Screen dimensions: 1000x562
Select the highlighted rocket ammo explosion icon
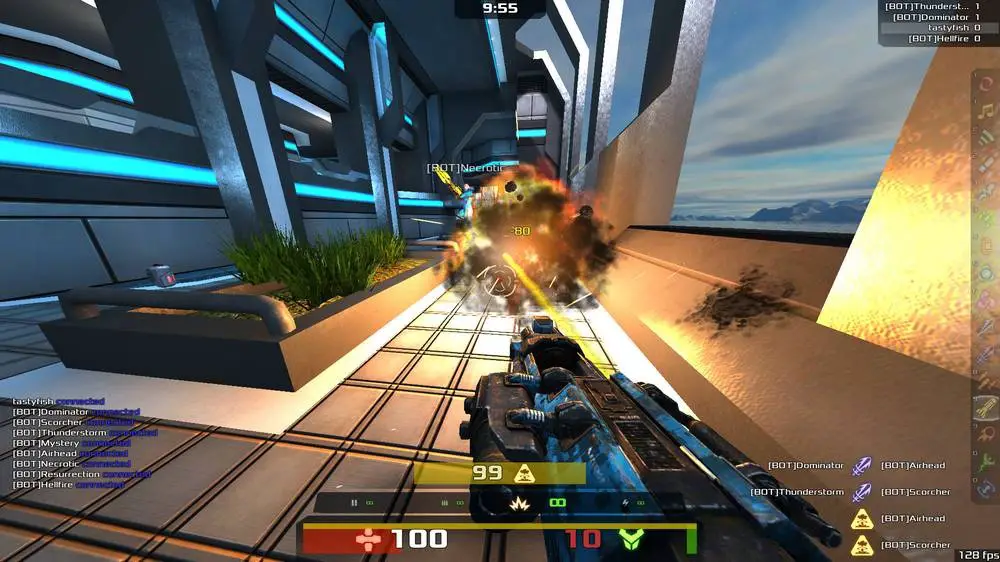[x=520, y=504]
